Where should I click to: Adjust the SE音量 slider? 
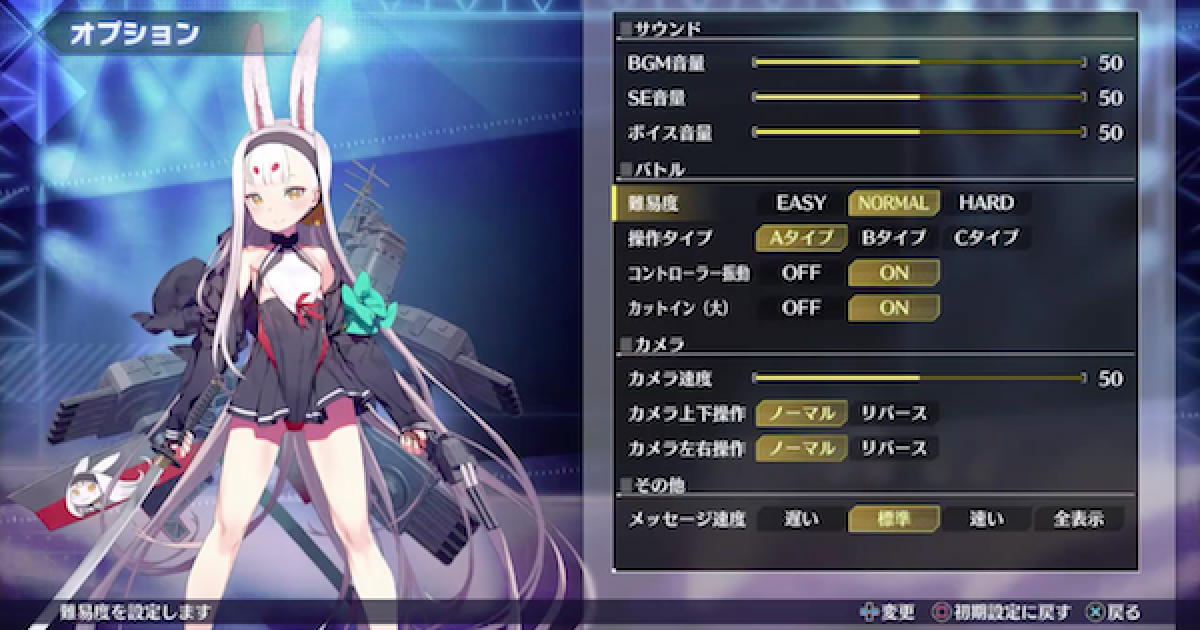point(918,97)
